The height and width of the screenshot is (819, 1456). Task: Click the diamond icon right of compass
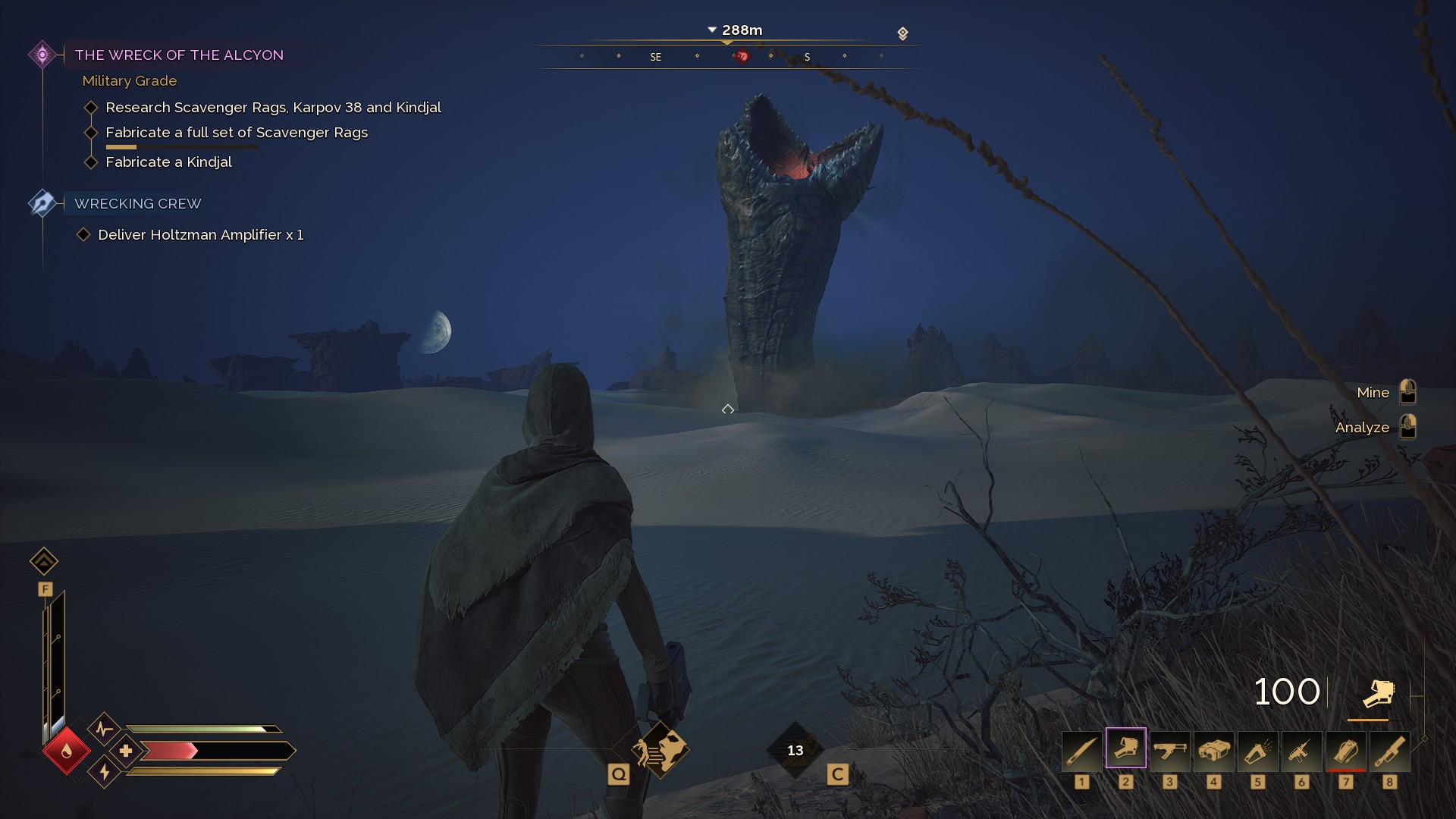[902, 33]
